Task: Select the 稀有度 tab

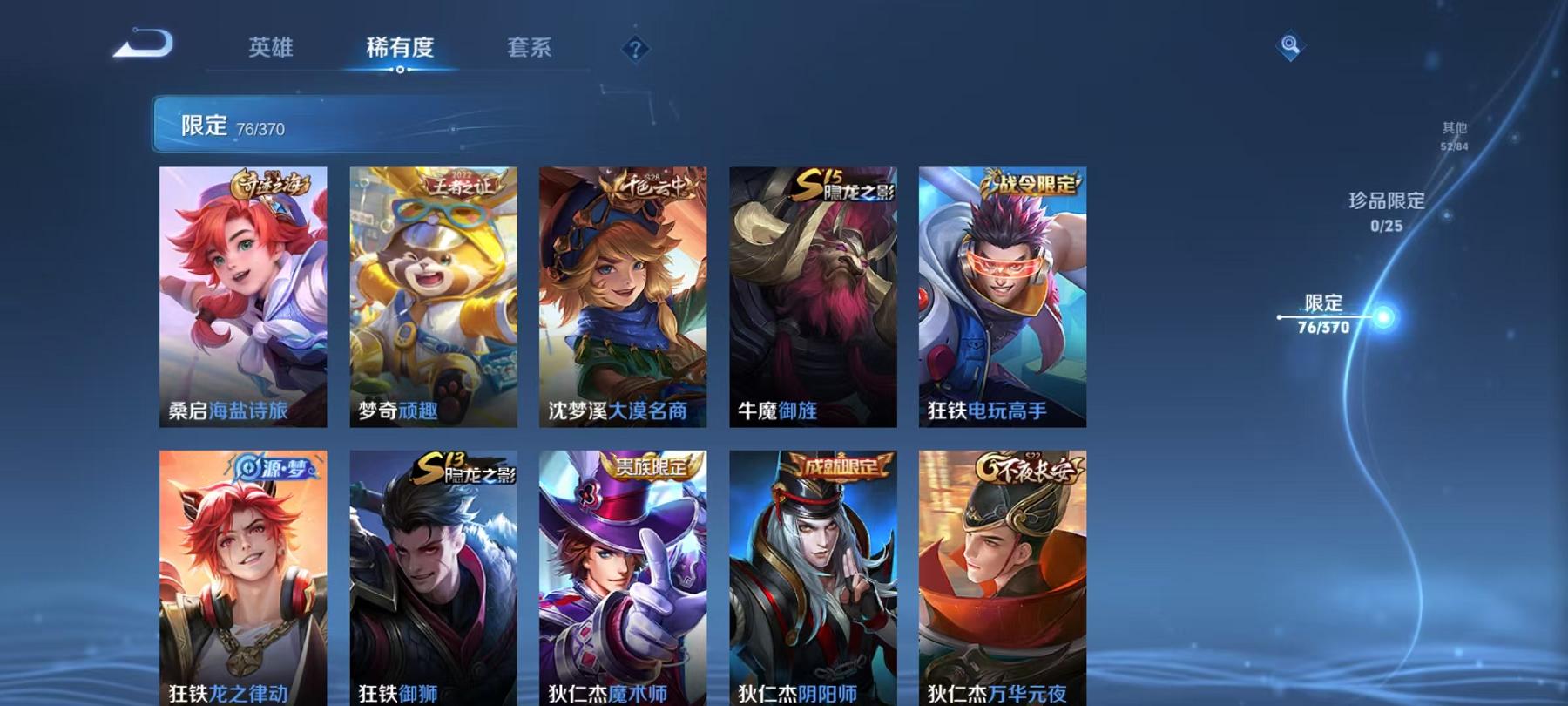Action: click(401, 48)
